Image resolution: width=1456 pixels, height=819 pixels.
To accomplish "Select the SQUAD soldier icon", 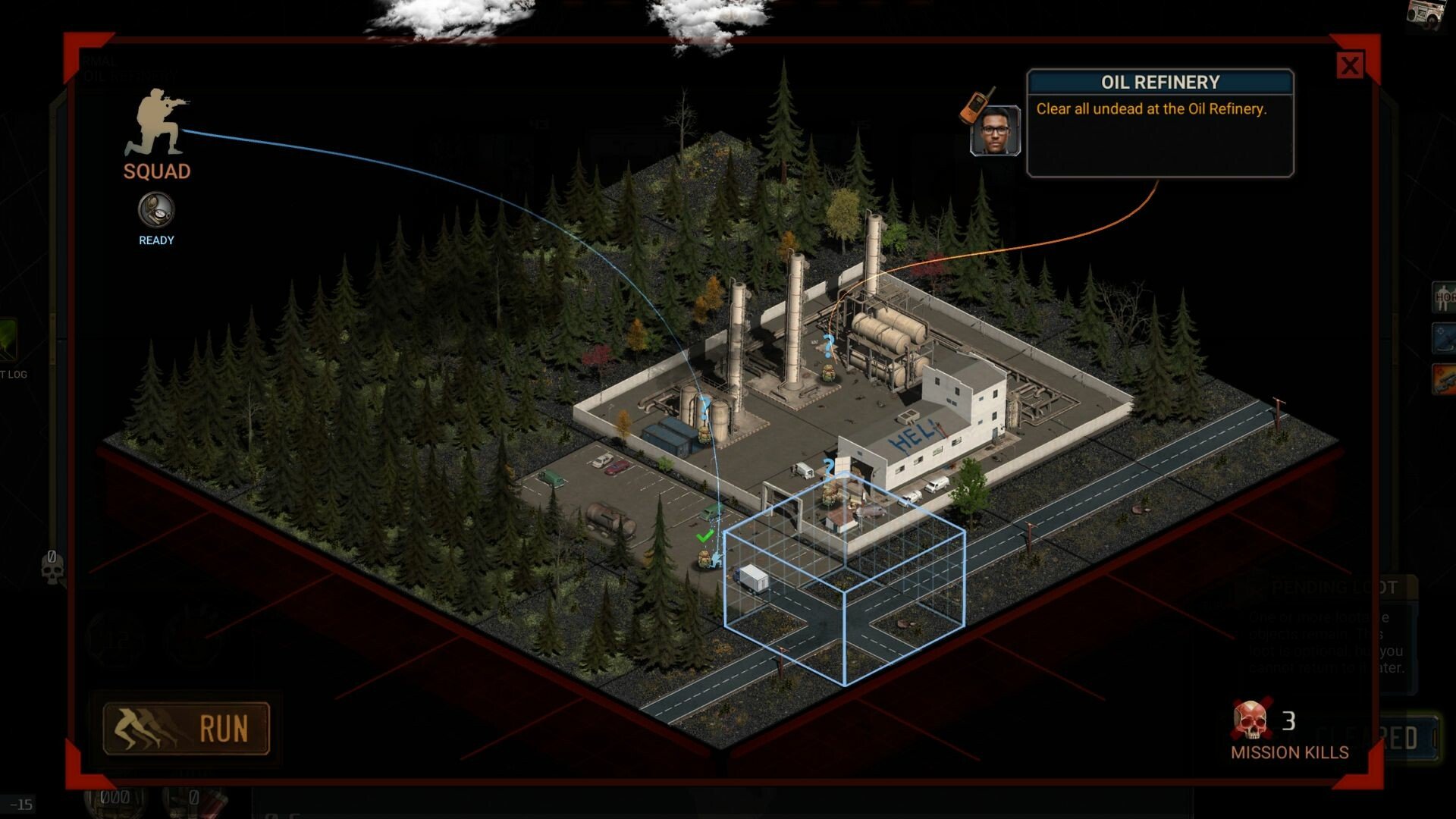I will 157,123.
